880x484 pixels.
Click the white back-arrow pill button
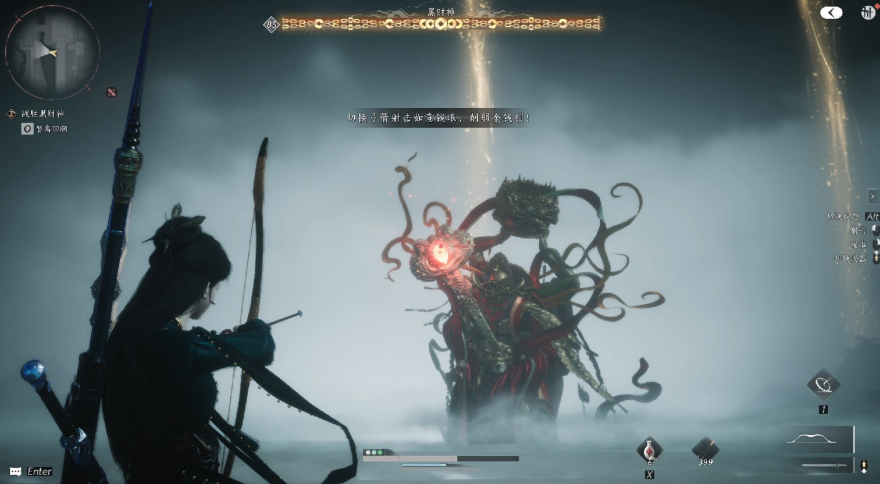tap(831, 13)
